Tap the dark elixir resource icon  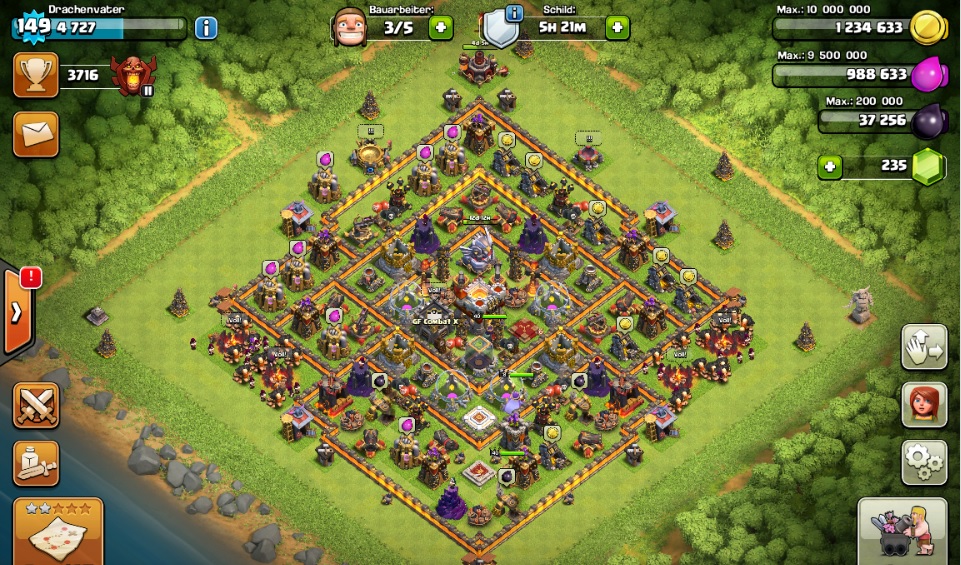(x=928, y=120)
